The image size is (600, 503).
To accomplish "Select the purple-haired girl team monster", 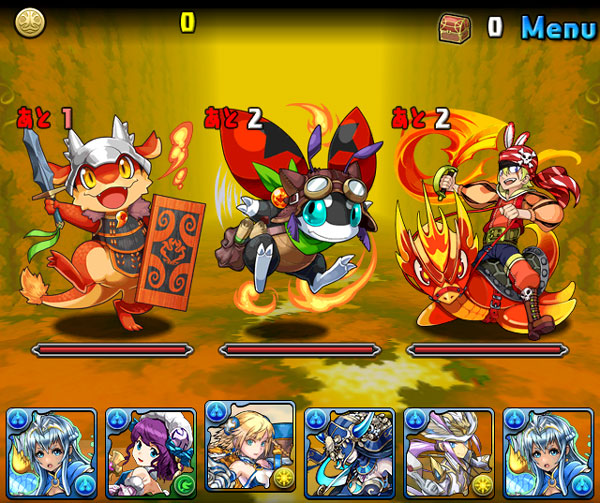I will tap(150, 453).
